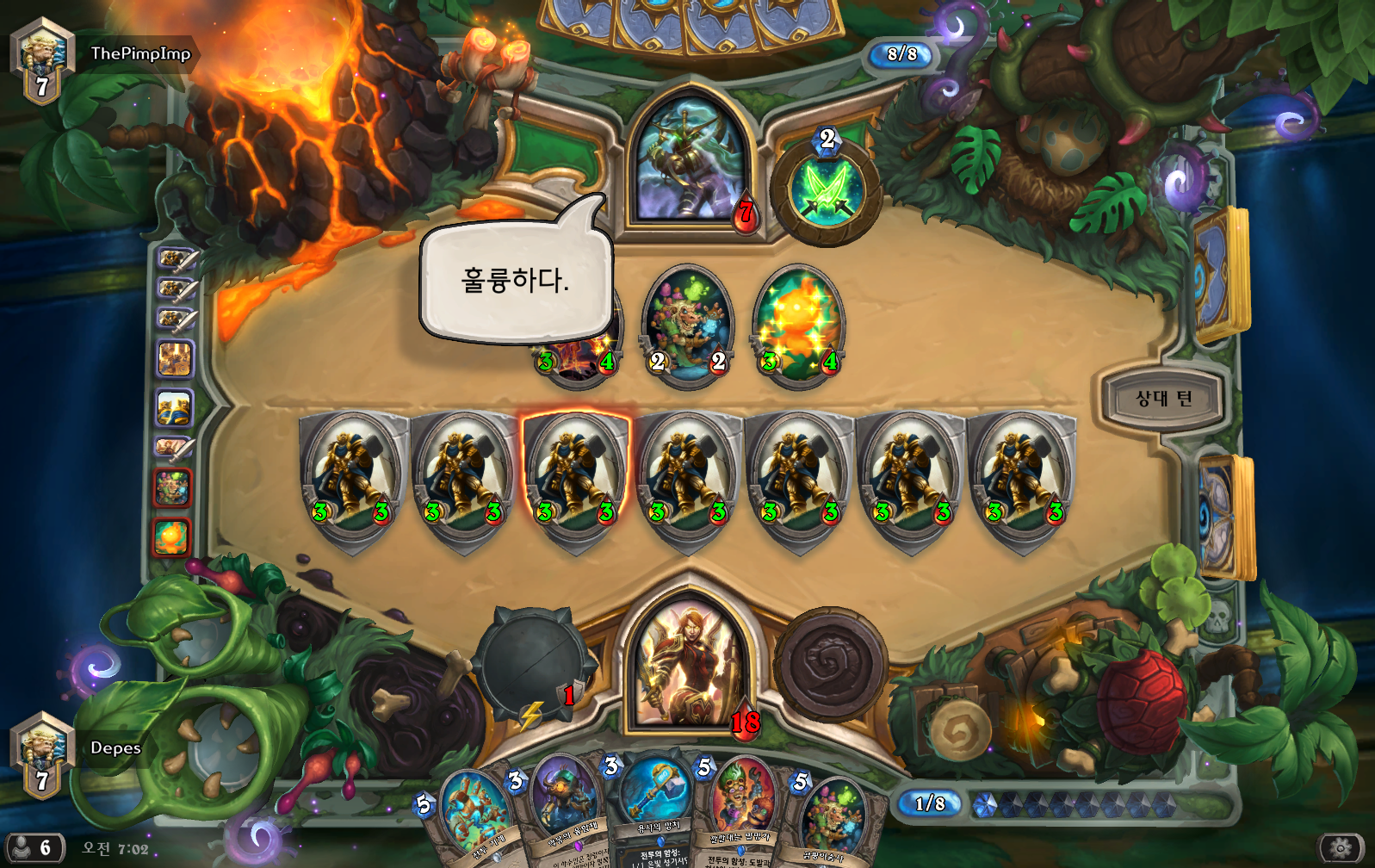Image resolution: width=1375 pixels, height=868 pixels.
Task: Select the red-highlighted Silver Hand Recruit
Action: pos(576,478)
